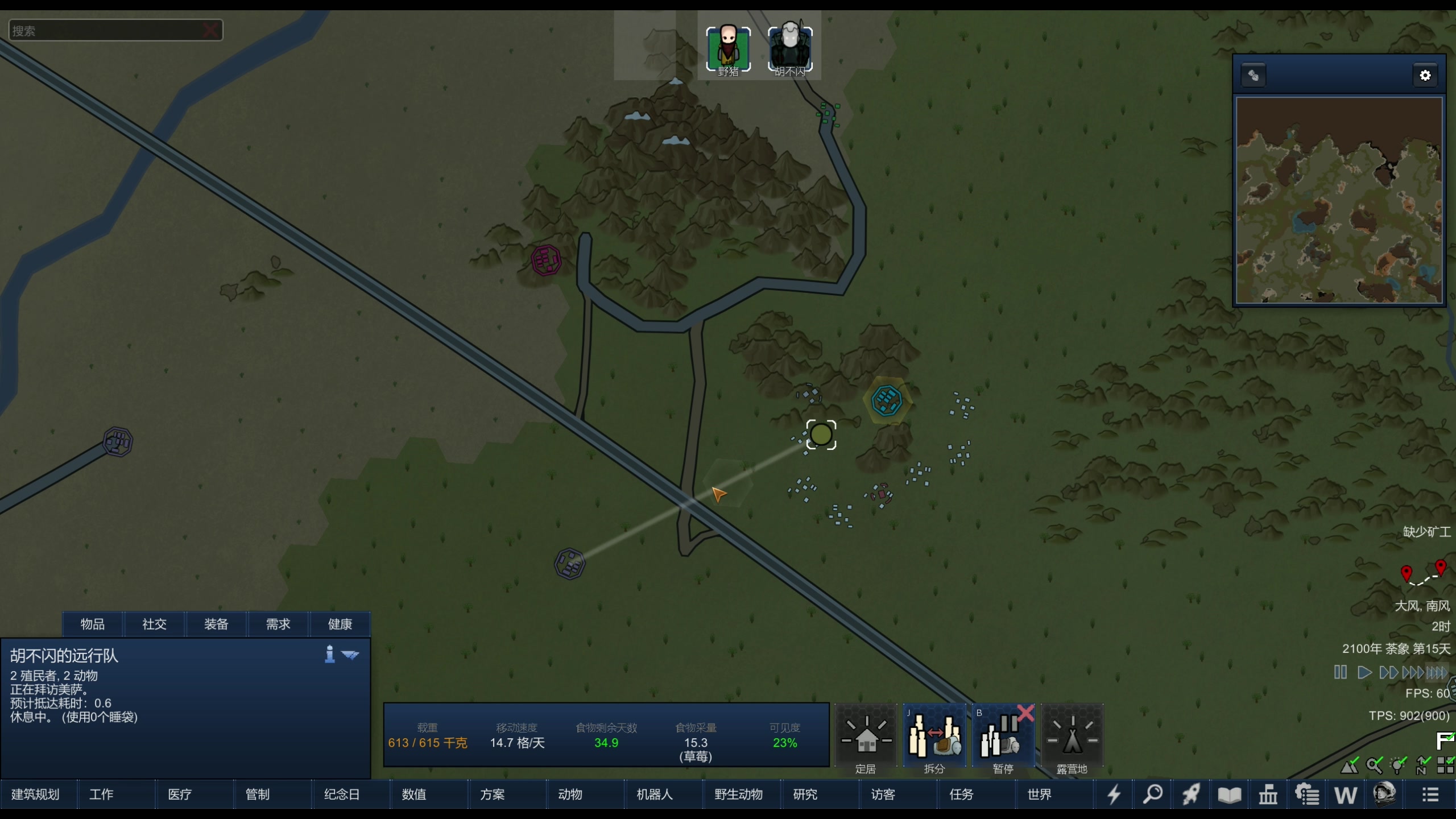Clear the search box with red X
The width and height of the screenshot is (1456, 819).
coord(210,30)
